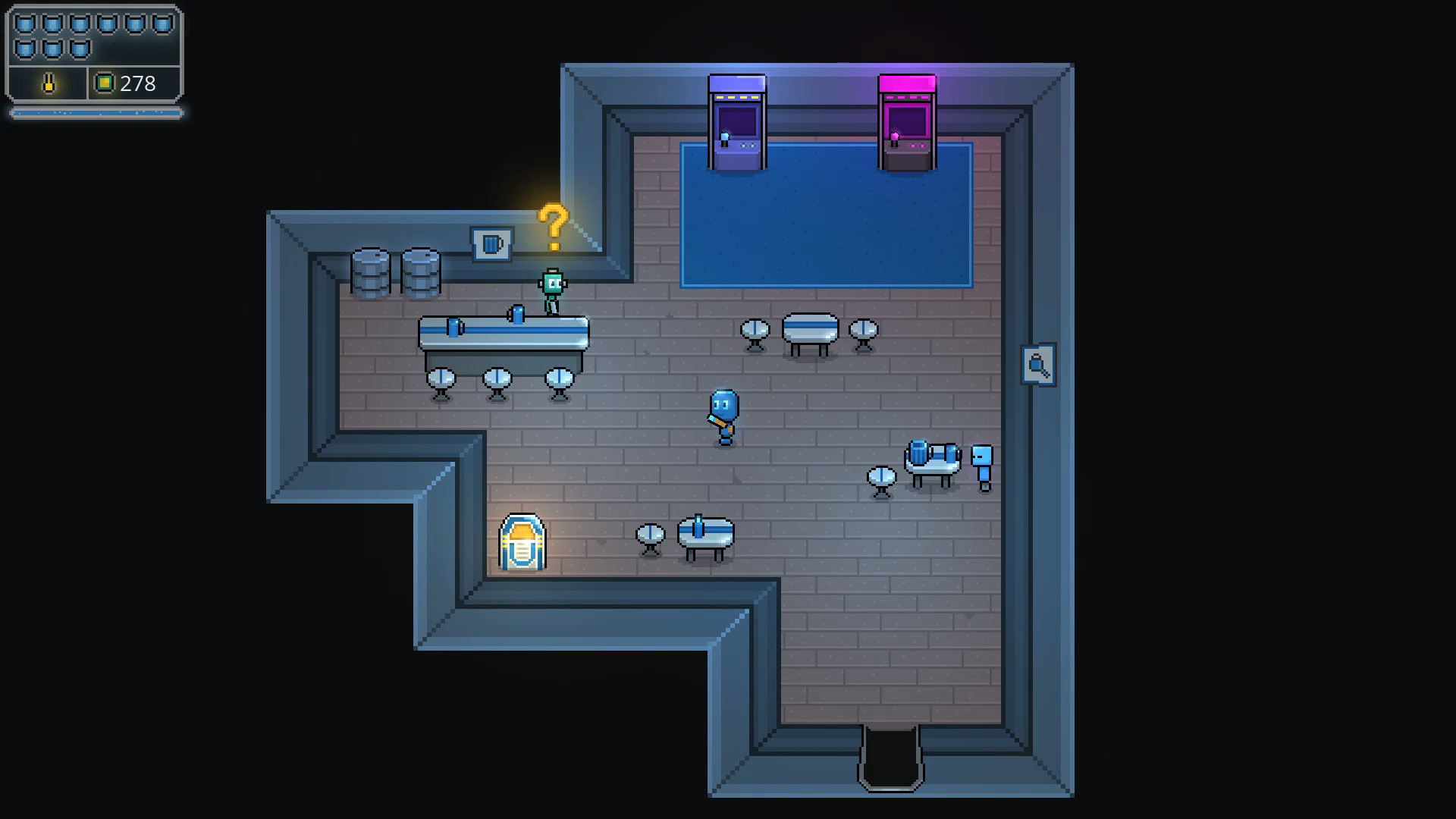Click the green credits chip beside 278
The image size is (1456, 819).
click(x=105, y=84)
